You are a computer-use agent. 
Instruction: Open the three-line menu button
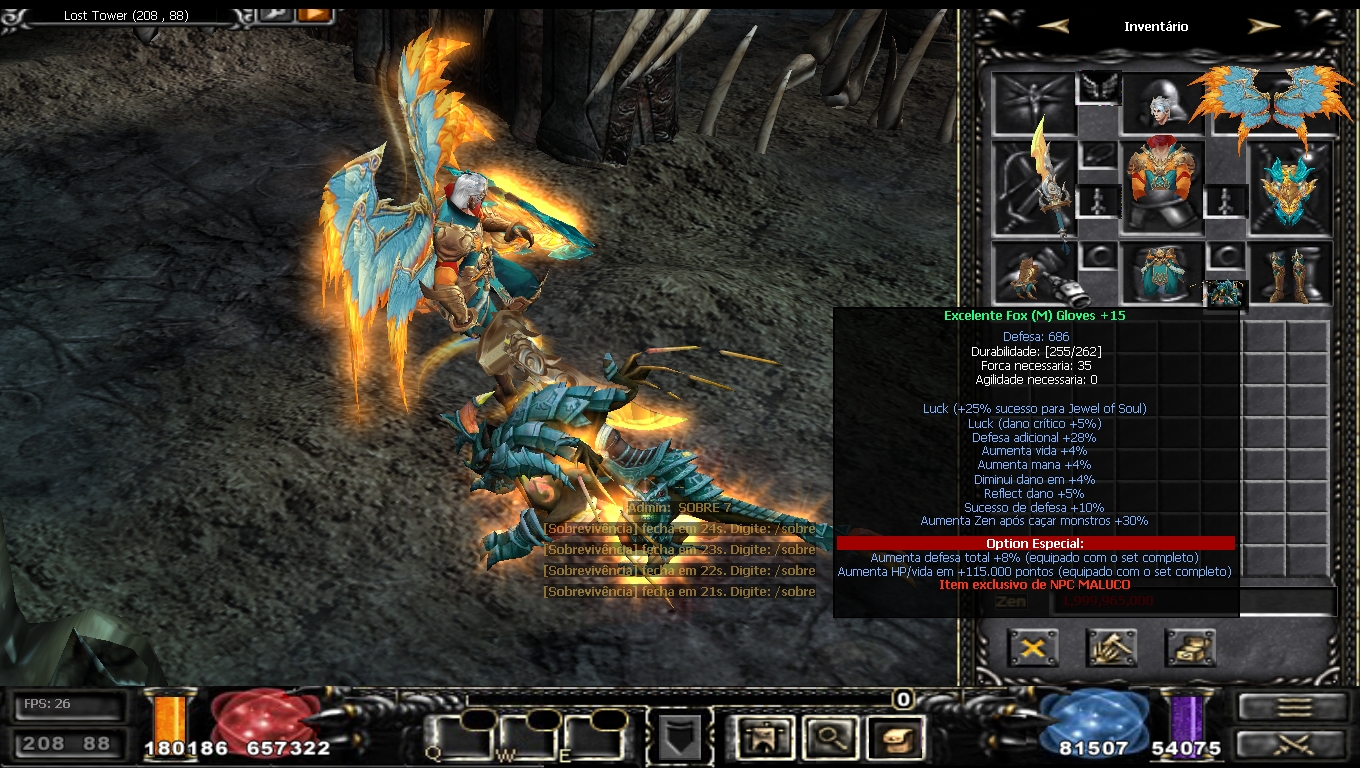click(x=1294, y=707)
